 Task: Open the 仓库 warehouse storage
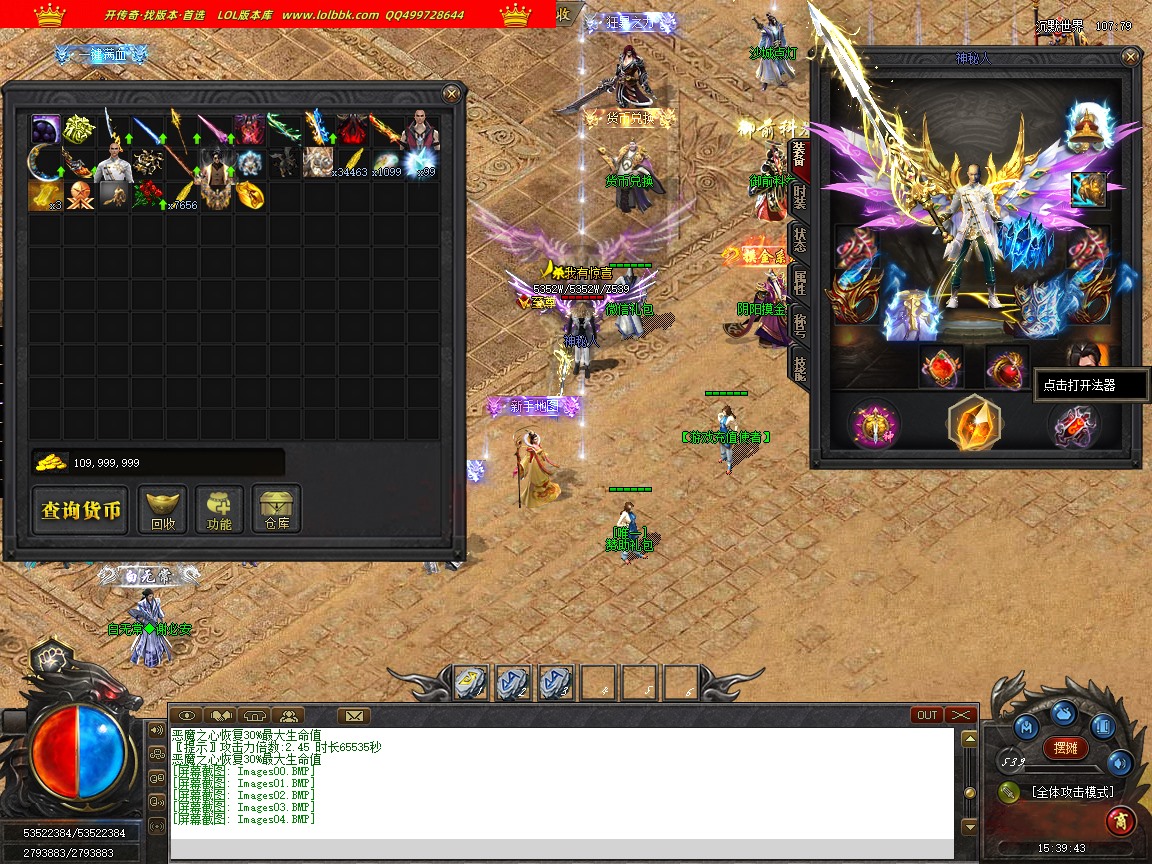click(276, 510)
